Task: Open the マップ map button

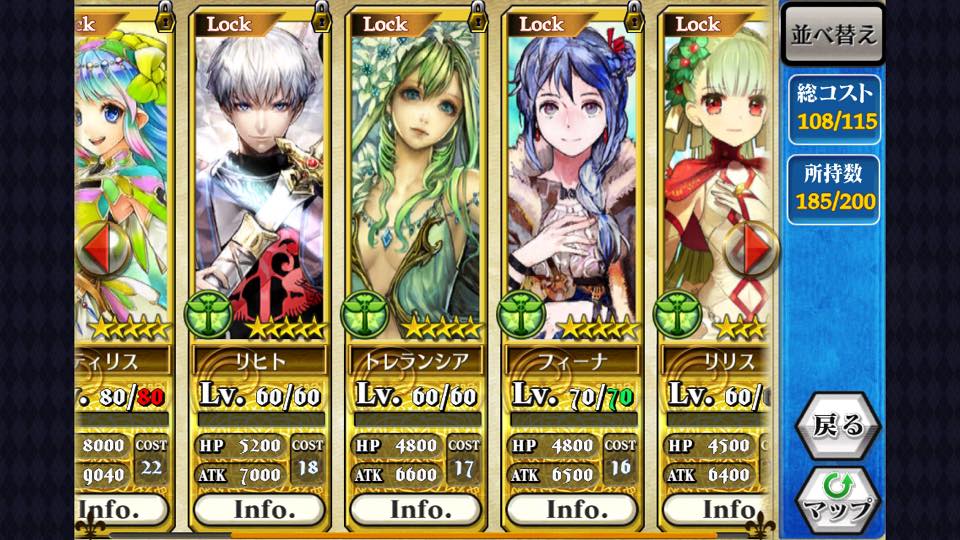Action: point(837,498)
